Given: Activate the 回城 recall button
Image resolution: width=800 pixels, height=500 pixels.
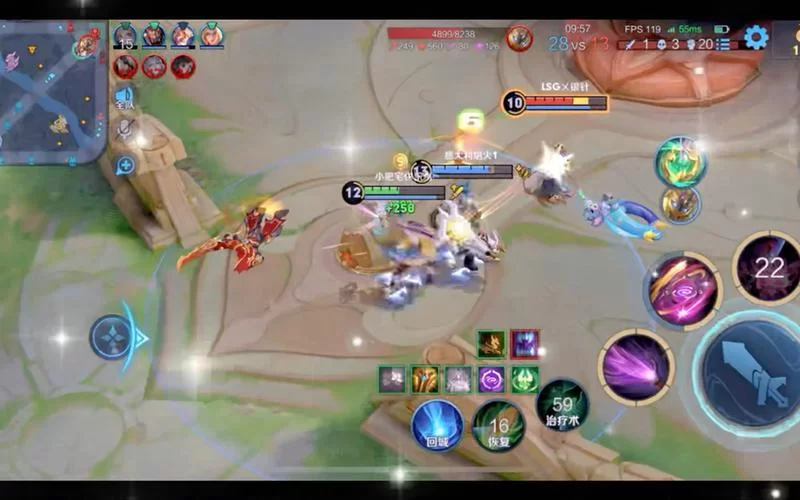Looking at the screenshot, I should (x=437, y=423).
